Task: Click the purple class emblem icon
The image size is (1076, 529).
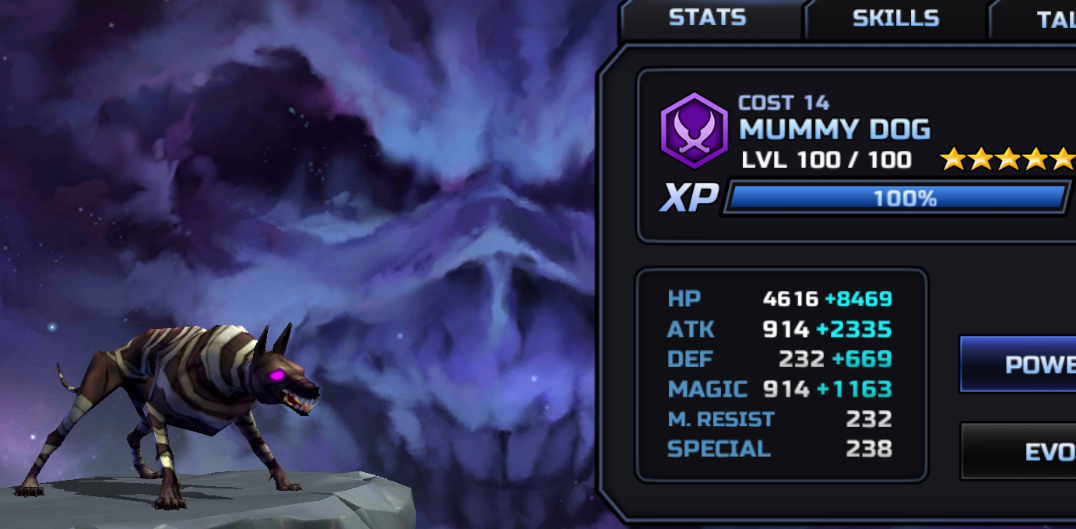Action: tap(694, 130)
